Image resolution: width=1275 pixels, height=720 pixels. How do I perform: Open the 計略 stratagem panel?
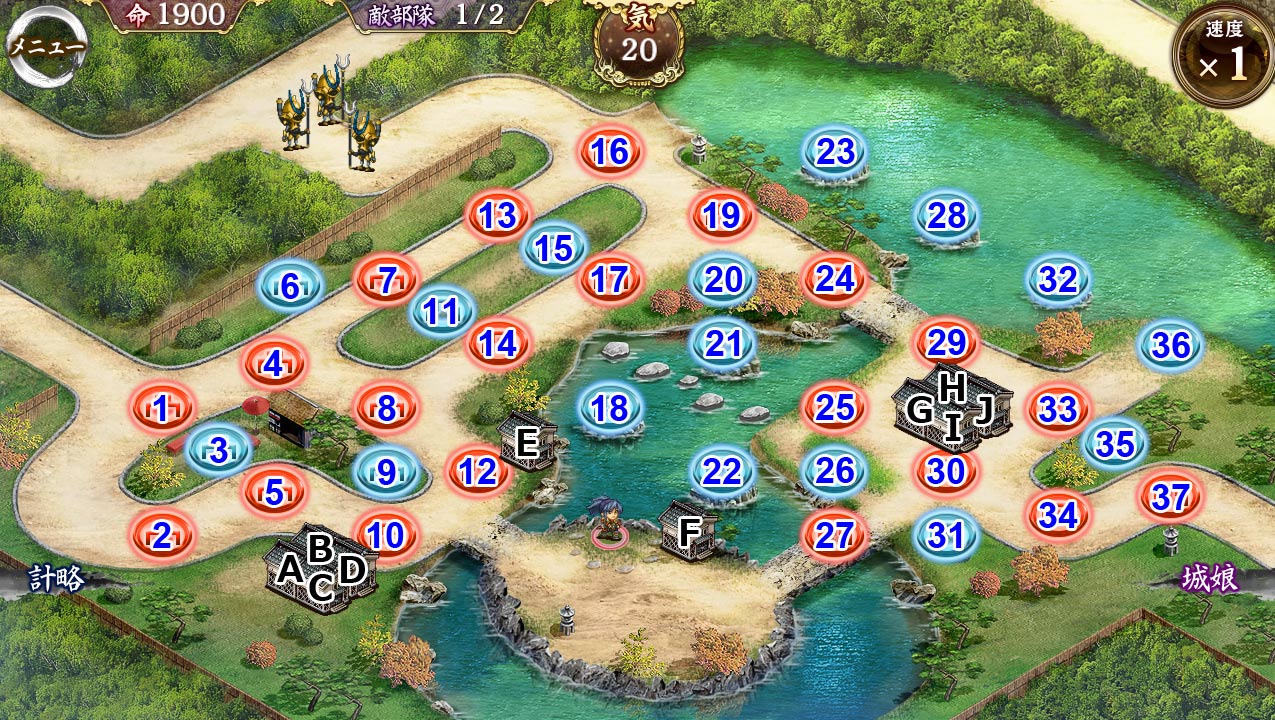(x=56, y=578)
